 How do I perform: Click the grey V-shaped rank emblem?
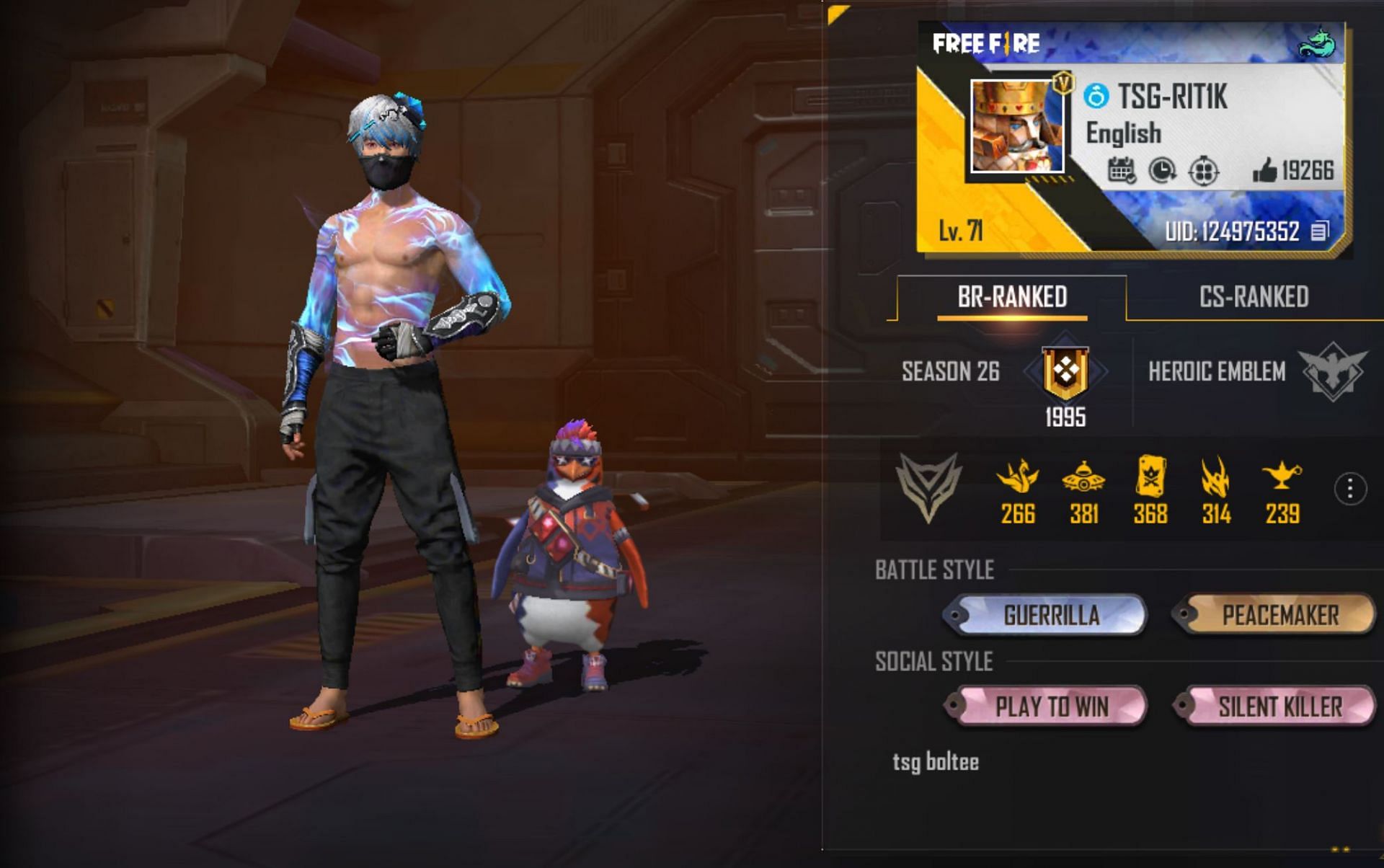point(928,487)
